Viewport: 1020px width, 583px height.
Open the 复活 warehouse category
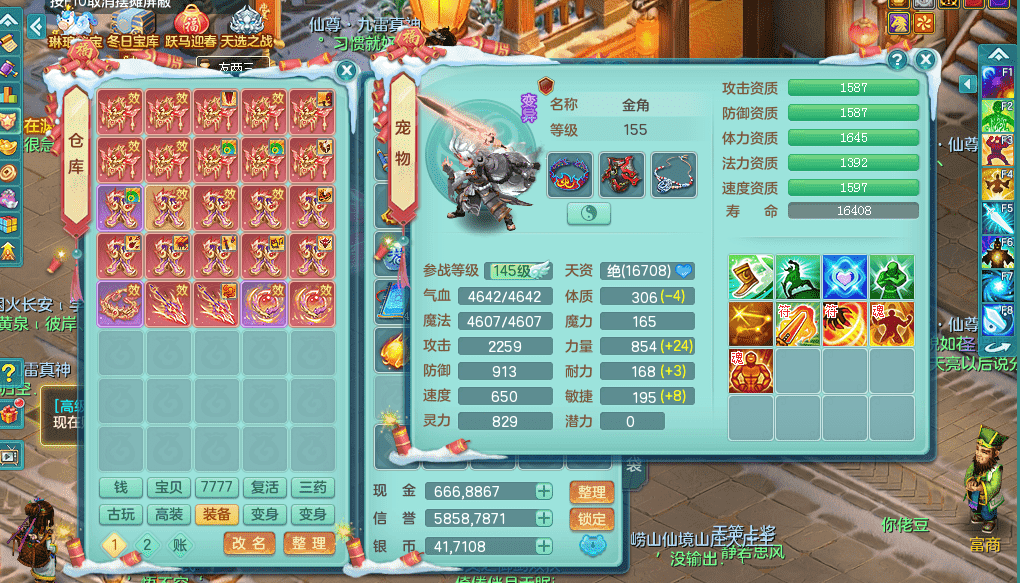click(264, 488)
